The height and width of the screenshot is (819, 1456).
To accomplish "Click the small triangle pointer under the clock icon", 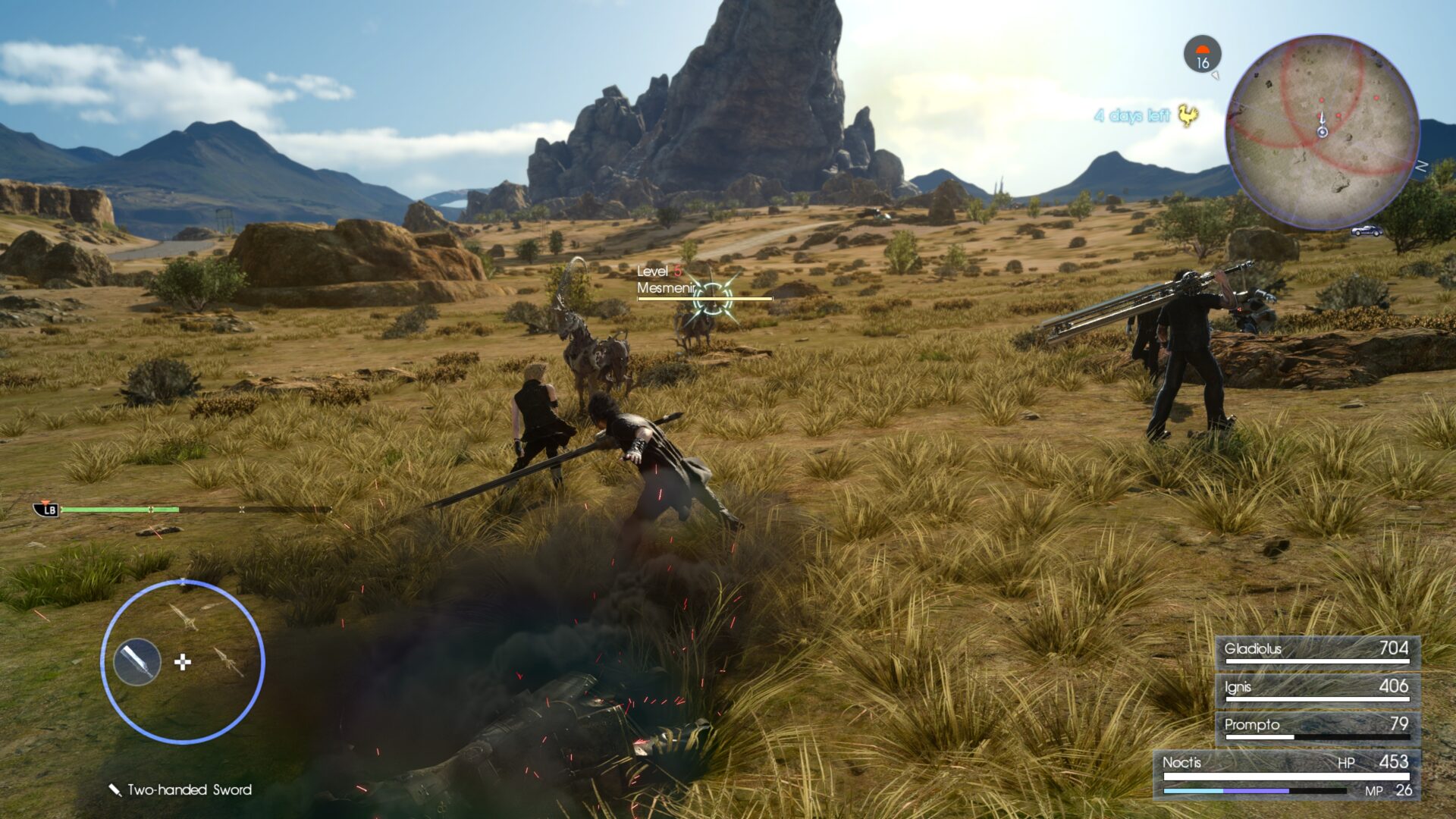I will pyautogui.click(x=1216, y=76).
